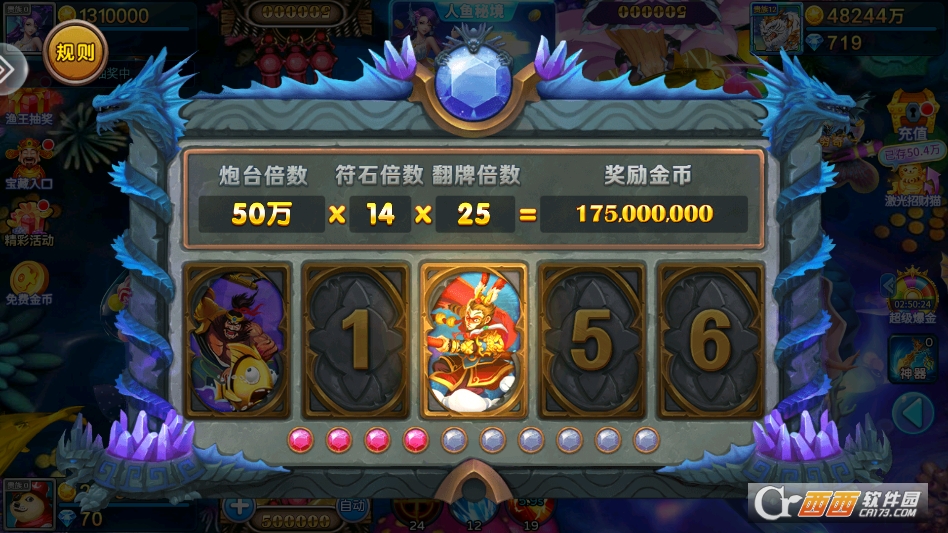Expand the left side menu arrow
948x533 pixels.
[6, 68]
